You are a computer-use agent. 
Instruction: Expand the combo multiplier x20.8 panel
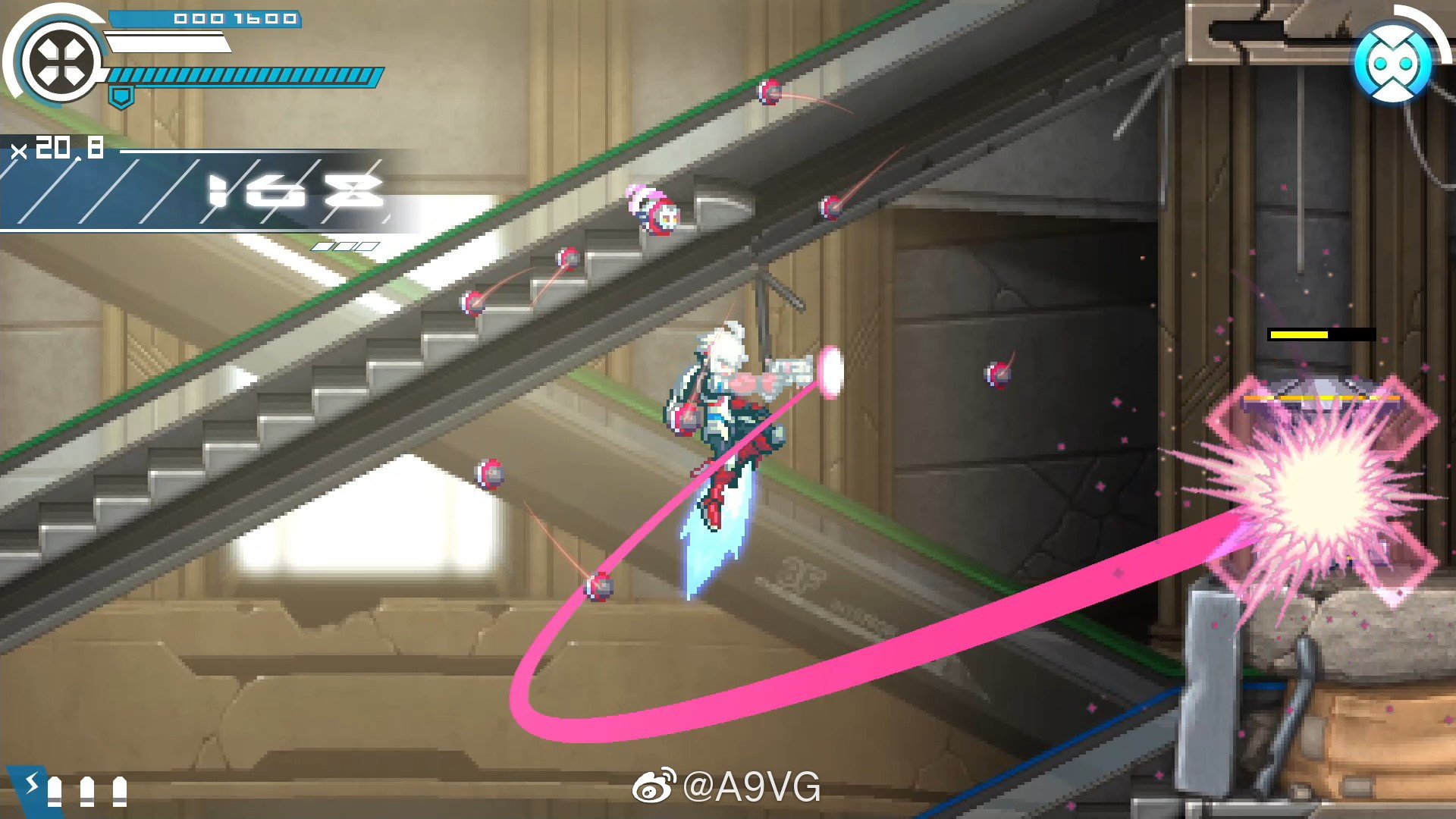[x=57, y=148]
